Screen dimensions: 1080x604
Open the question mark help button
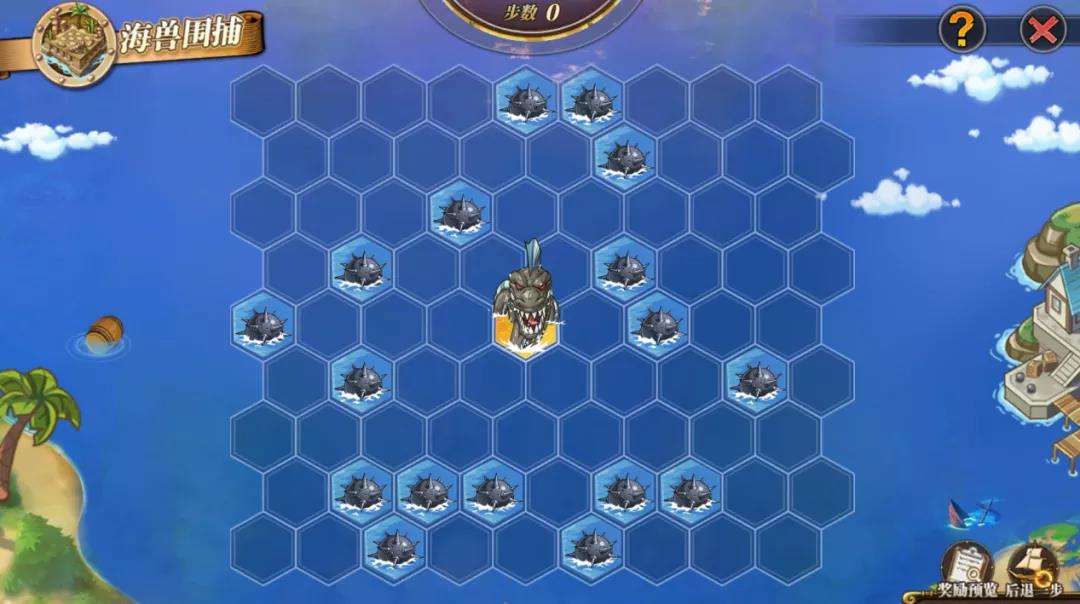[x=961, y=30]
